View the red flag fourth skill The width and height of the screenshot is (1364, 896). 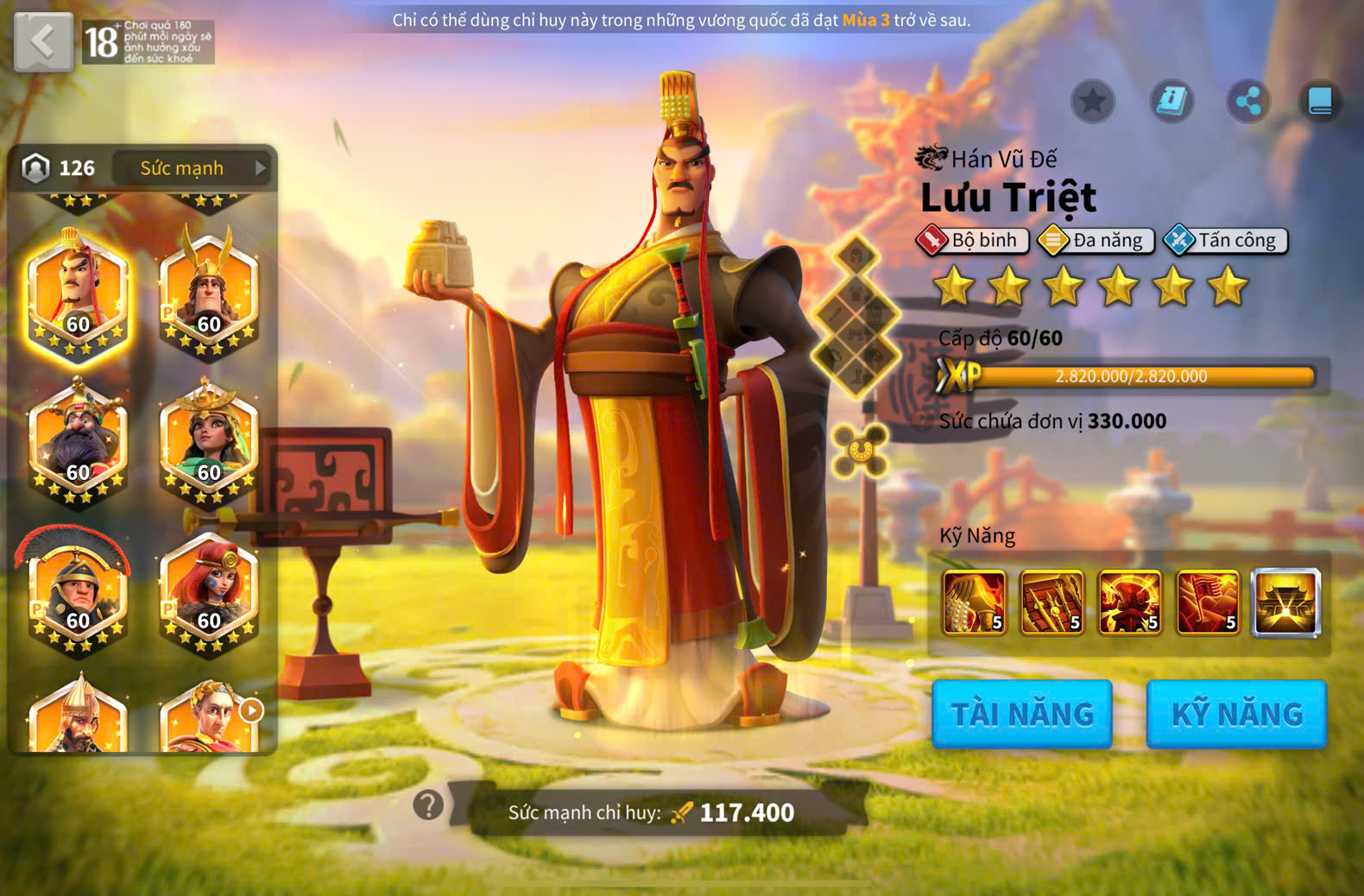tap(1207, 603)
